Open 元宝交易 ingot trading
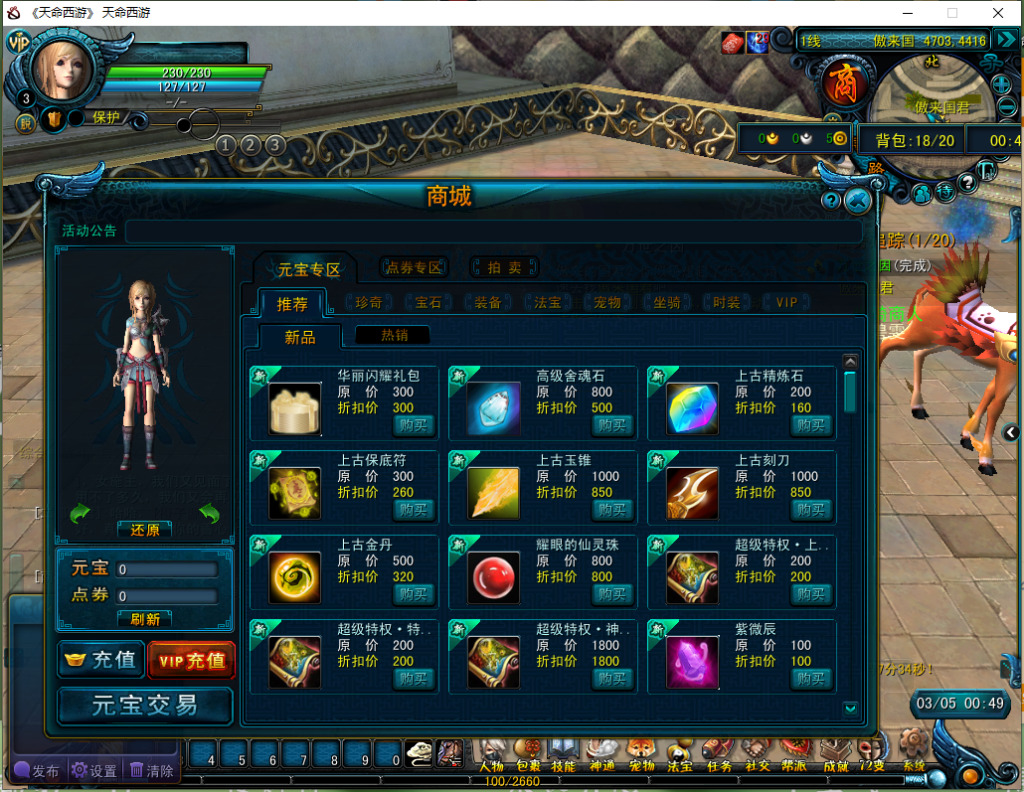This screenshot has height=792, width=1024. pyautogui.click(x=145, y=705)
